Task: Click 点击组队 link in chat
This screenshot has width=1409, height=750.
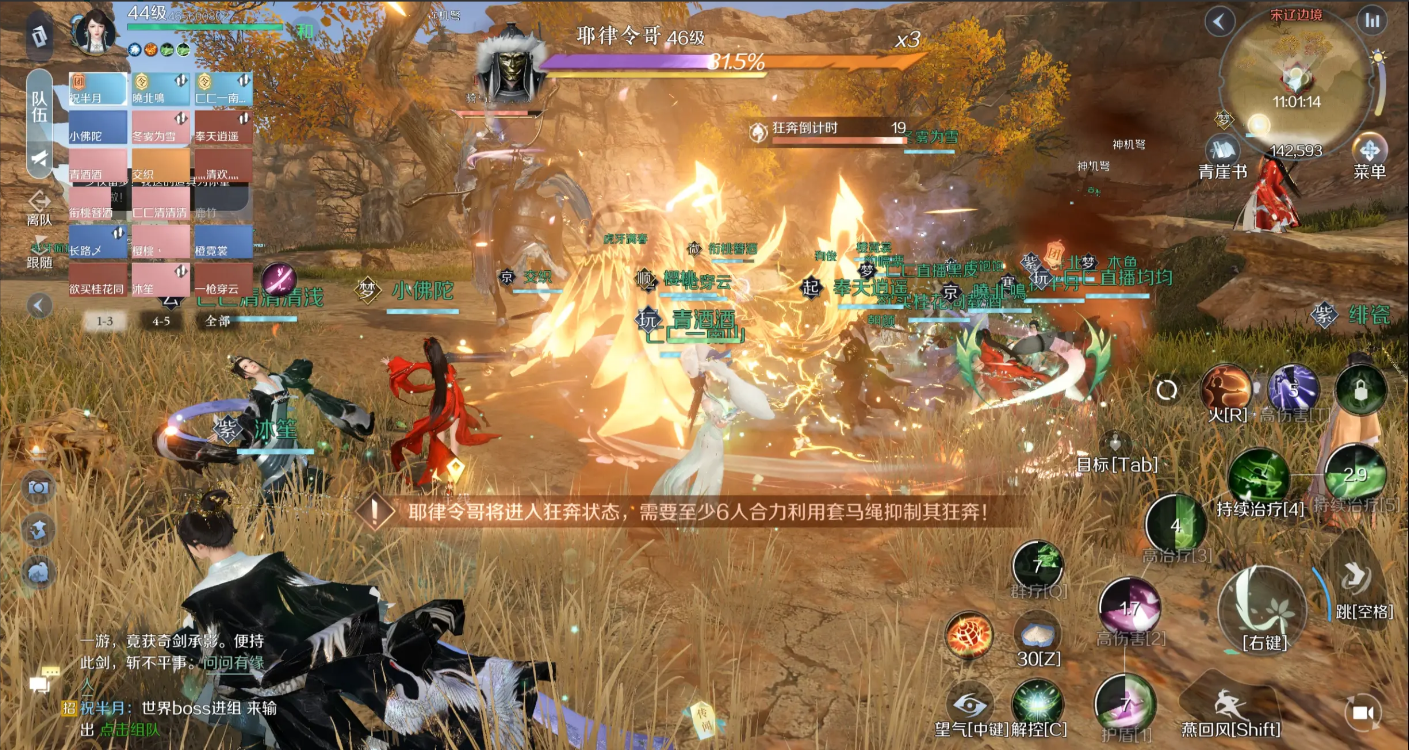Action: pos(129,730)
